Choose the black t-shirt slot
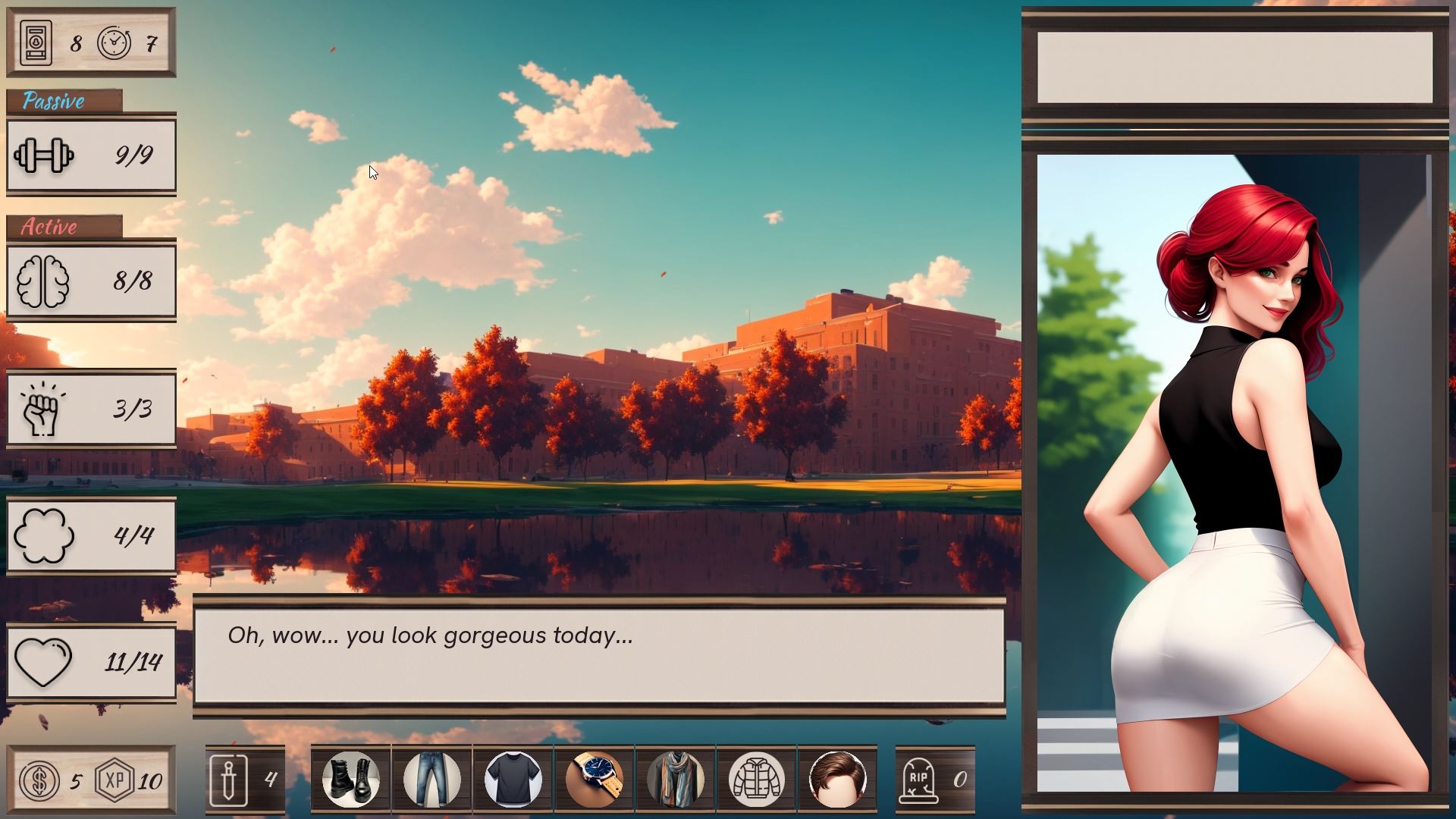 (513, 779)
